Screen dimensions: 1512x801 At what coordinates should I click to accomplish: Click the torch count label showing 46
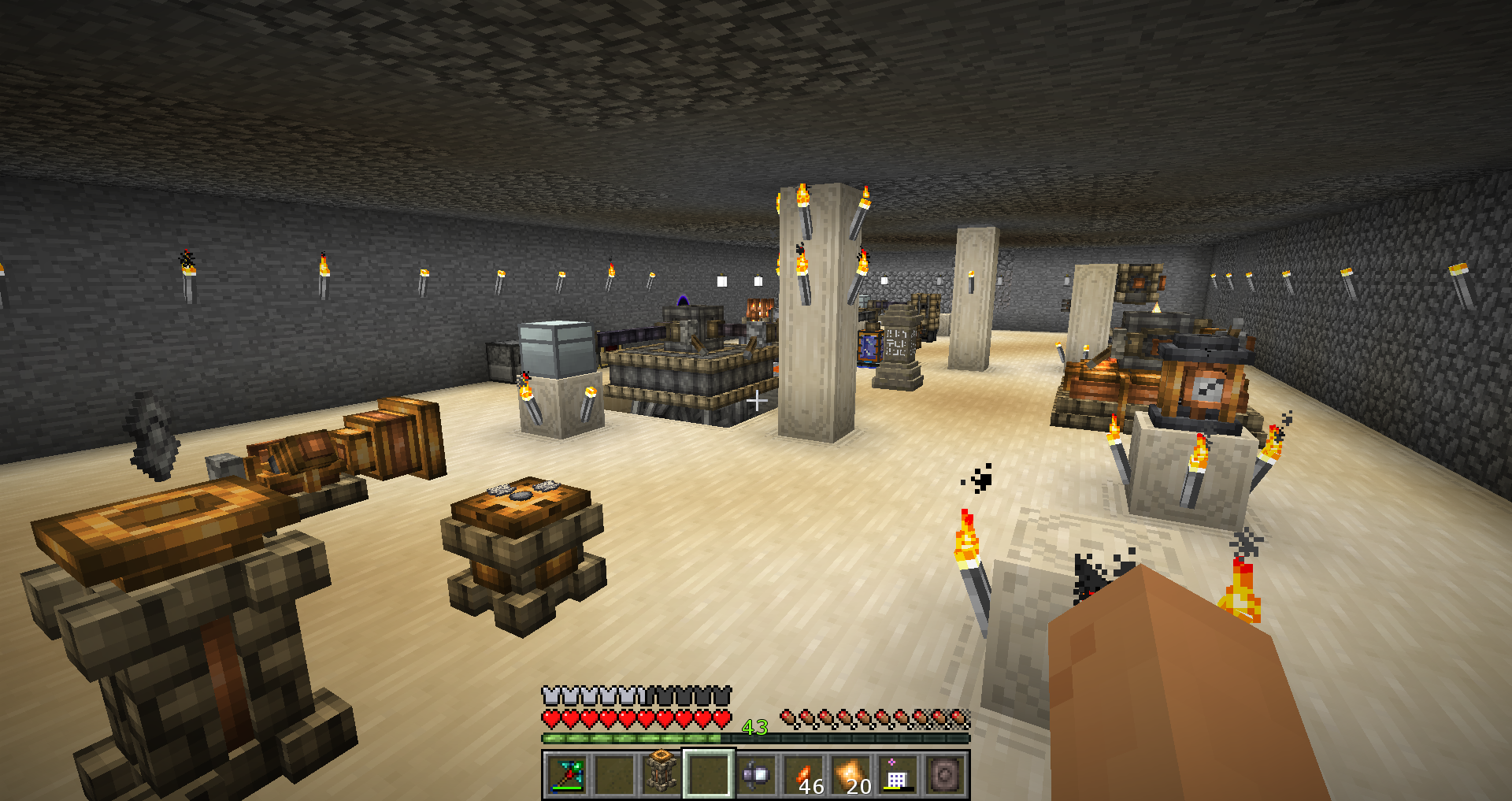click(x=811, y=788)
